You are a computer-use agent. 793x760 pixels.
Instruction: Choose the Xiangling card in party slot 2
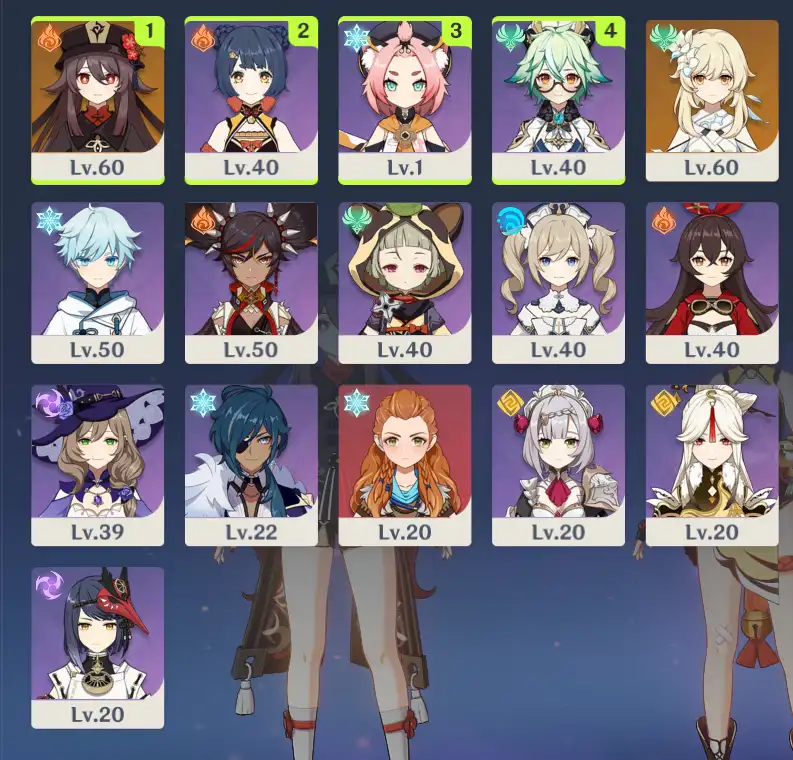click(x=251, y=99)
